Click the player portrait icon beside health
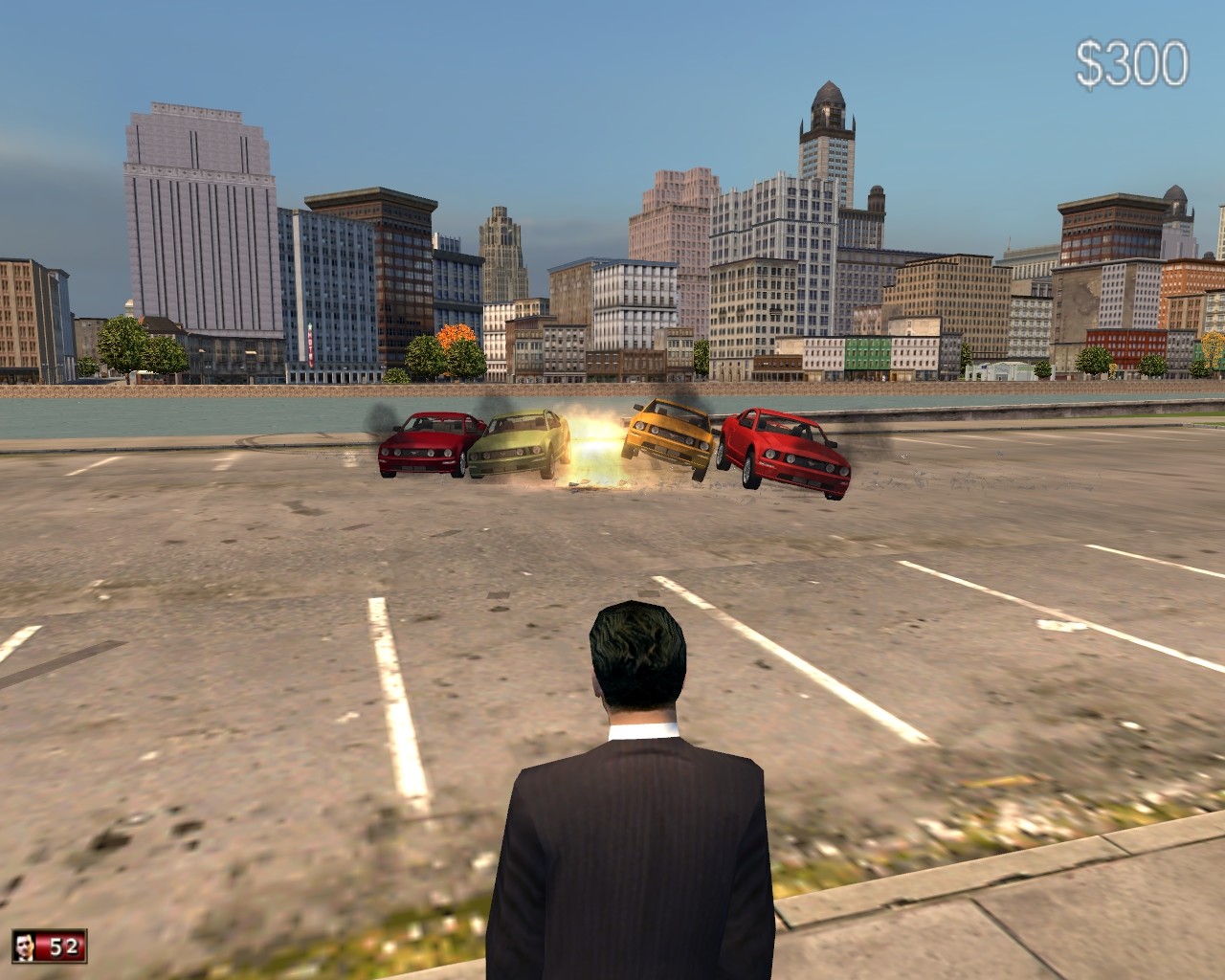The image size is (1225, 980). coord(26,947)
